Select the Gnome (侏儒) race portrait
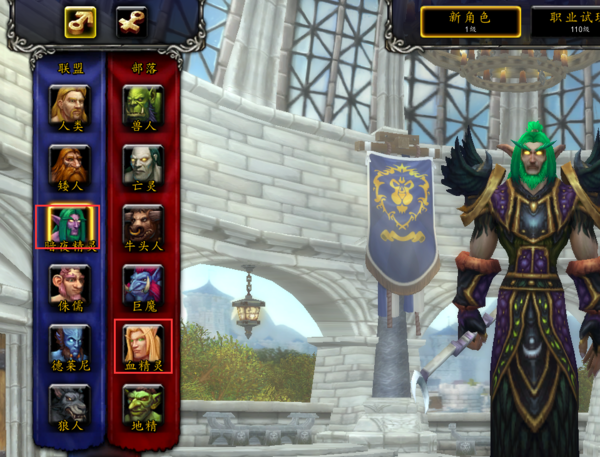Image resolution: width=600 pixels, height=457 pixels. click(69, 284)
